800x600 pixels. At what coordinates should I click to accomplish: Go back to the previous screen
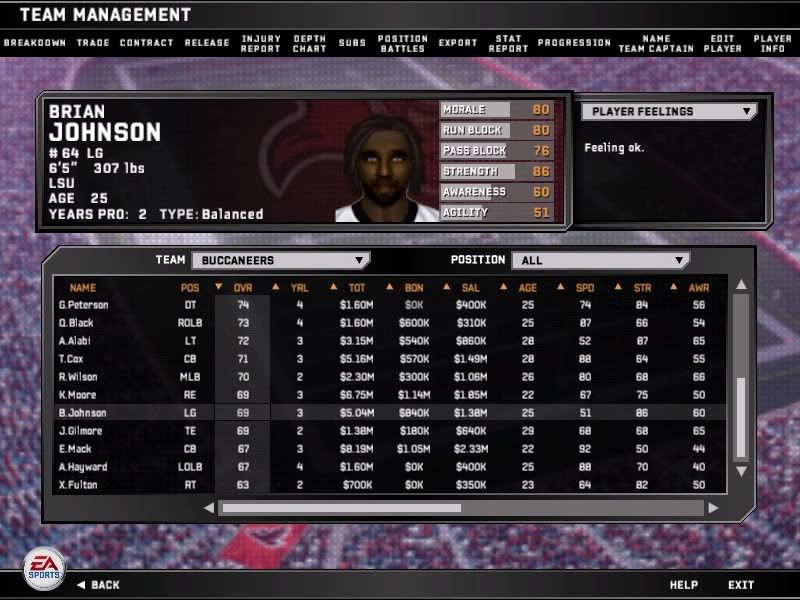point(98,585)
